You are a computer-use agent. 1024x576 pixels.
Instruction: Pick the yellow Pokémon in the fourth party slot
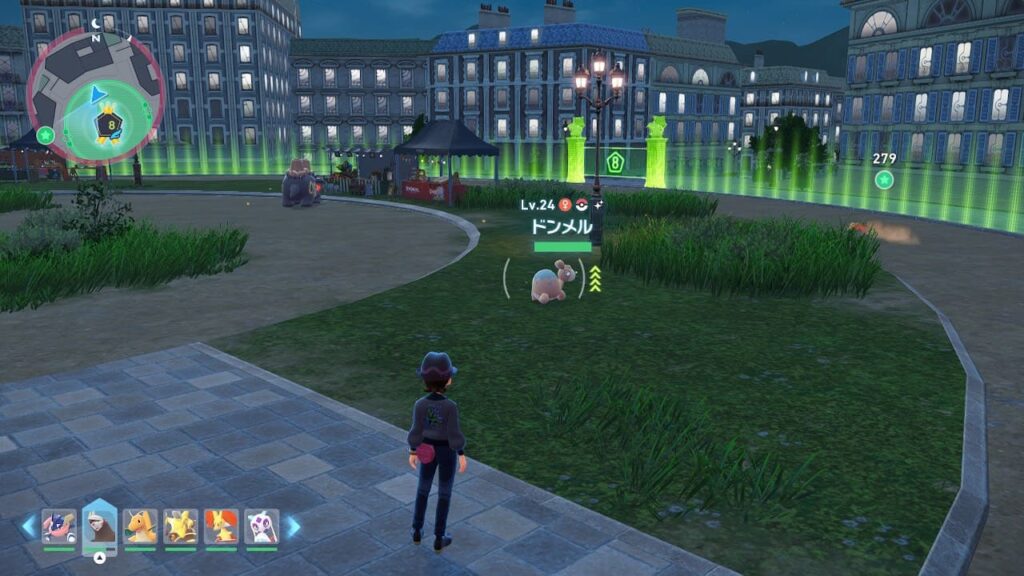180,526
